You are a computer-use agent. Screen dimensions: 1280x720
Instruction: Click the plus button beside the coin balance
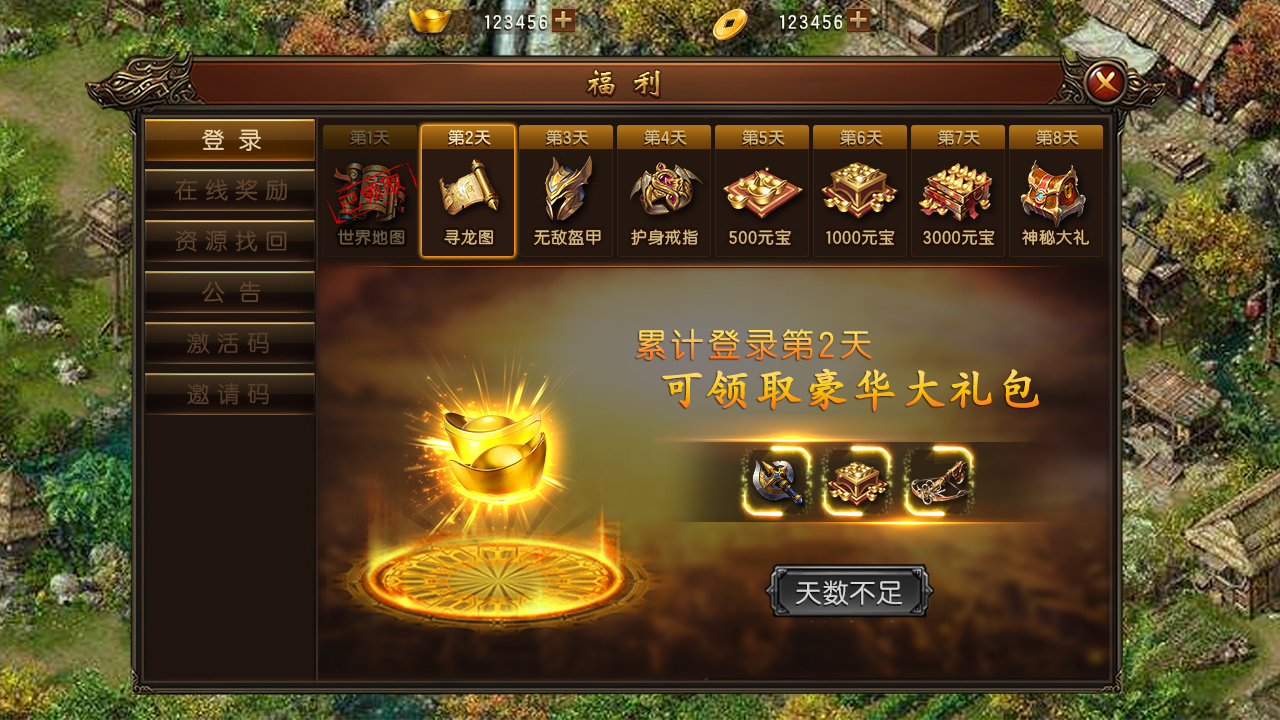858,17
